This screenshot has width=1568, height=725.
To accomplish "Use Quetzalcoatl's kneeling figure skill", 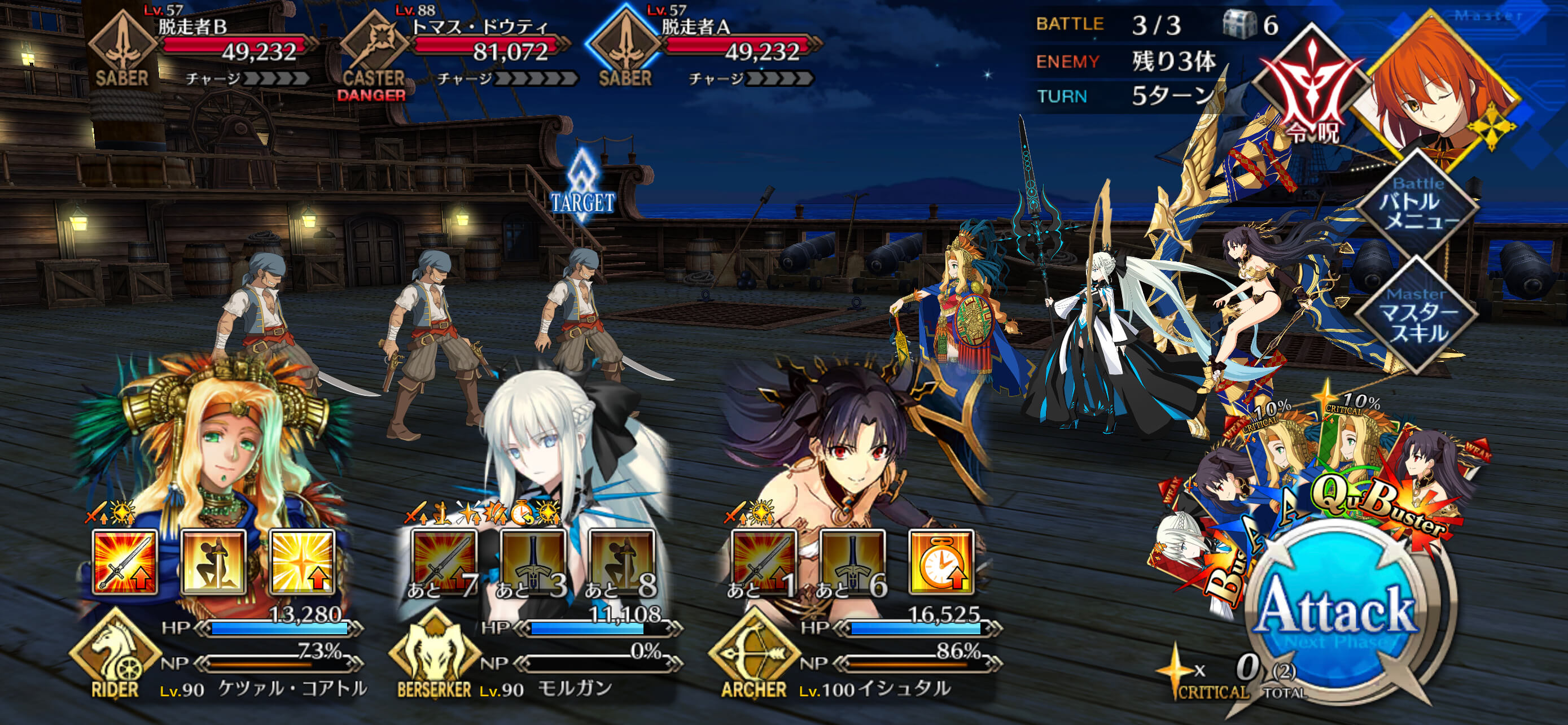I will [214, 562].
